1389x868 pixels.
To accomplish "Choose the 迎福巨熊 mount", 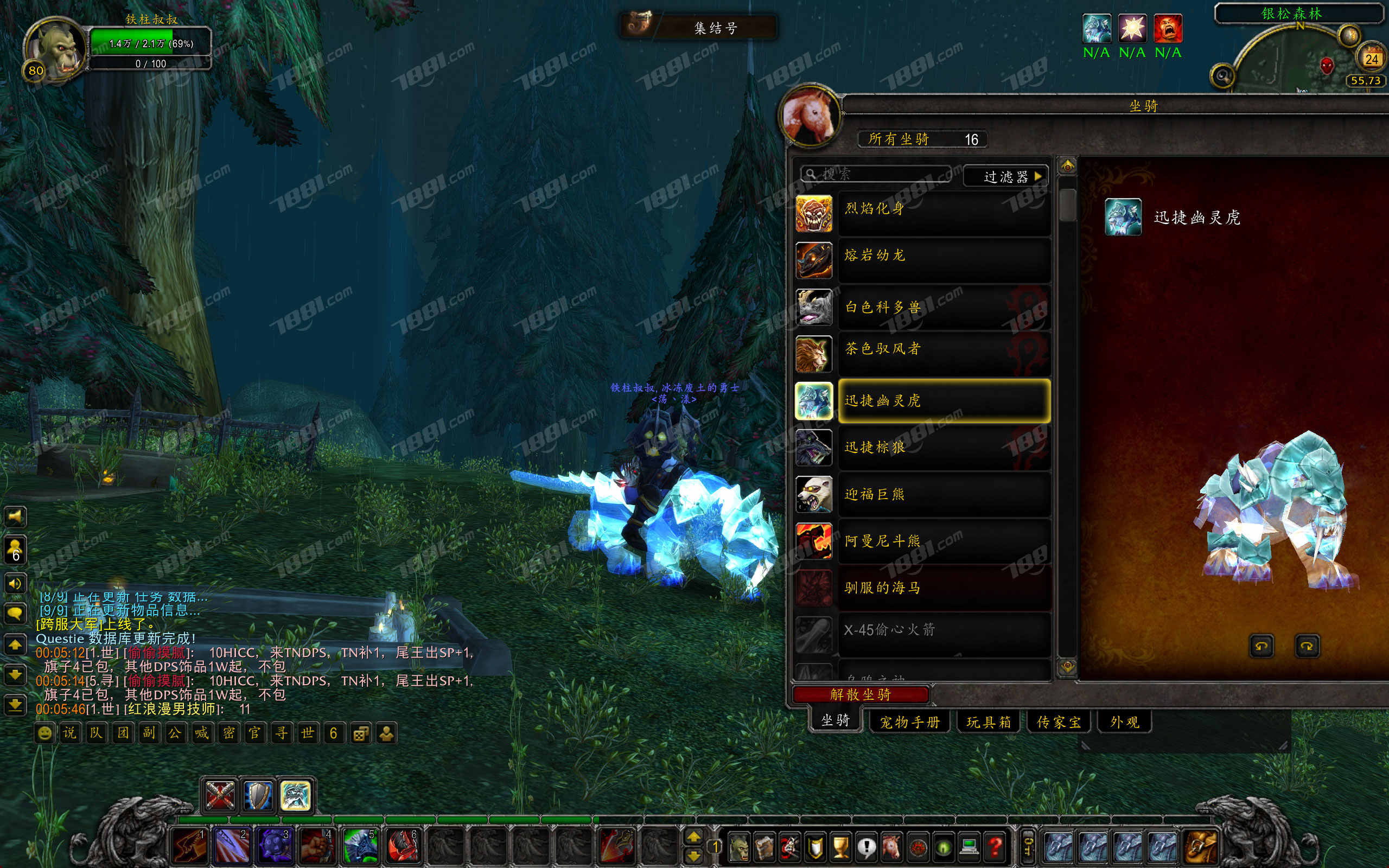I will [944, 494].
